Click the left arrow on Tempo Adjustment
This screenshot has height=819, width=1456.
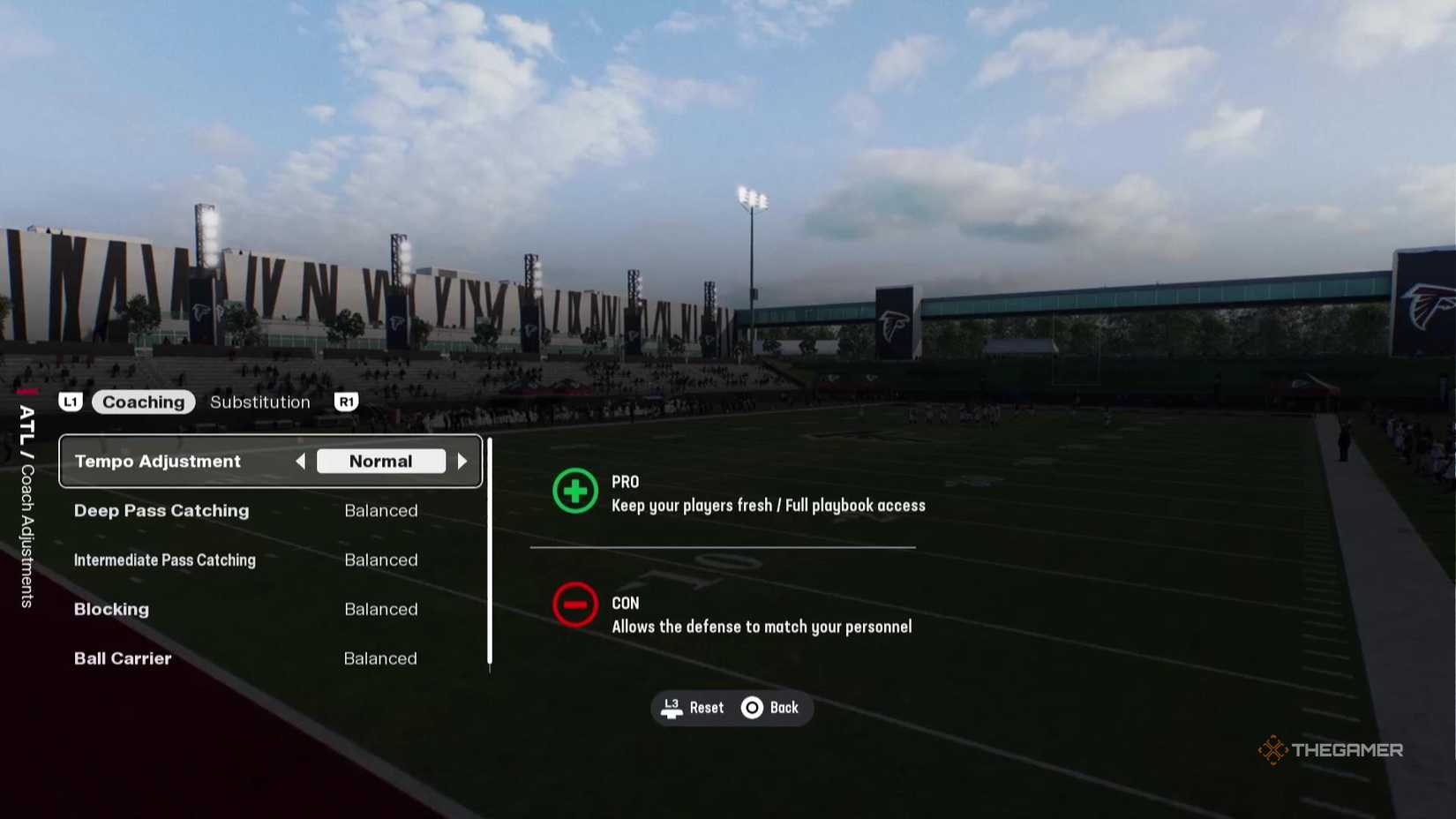(300, 461)
